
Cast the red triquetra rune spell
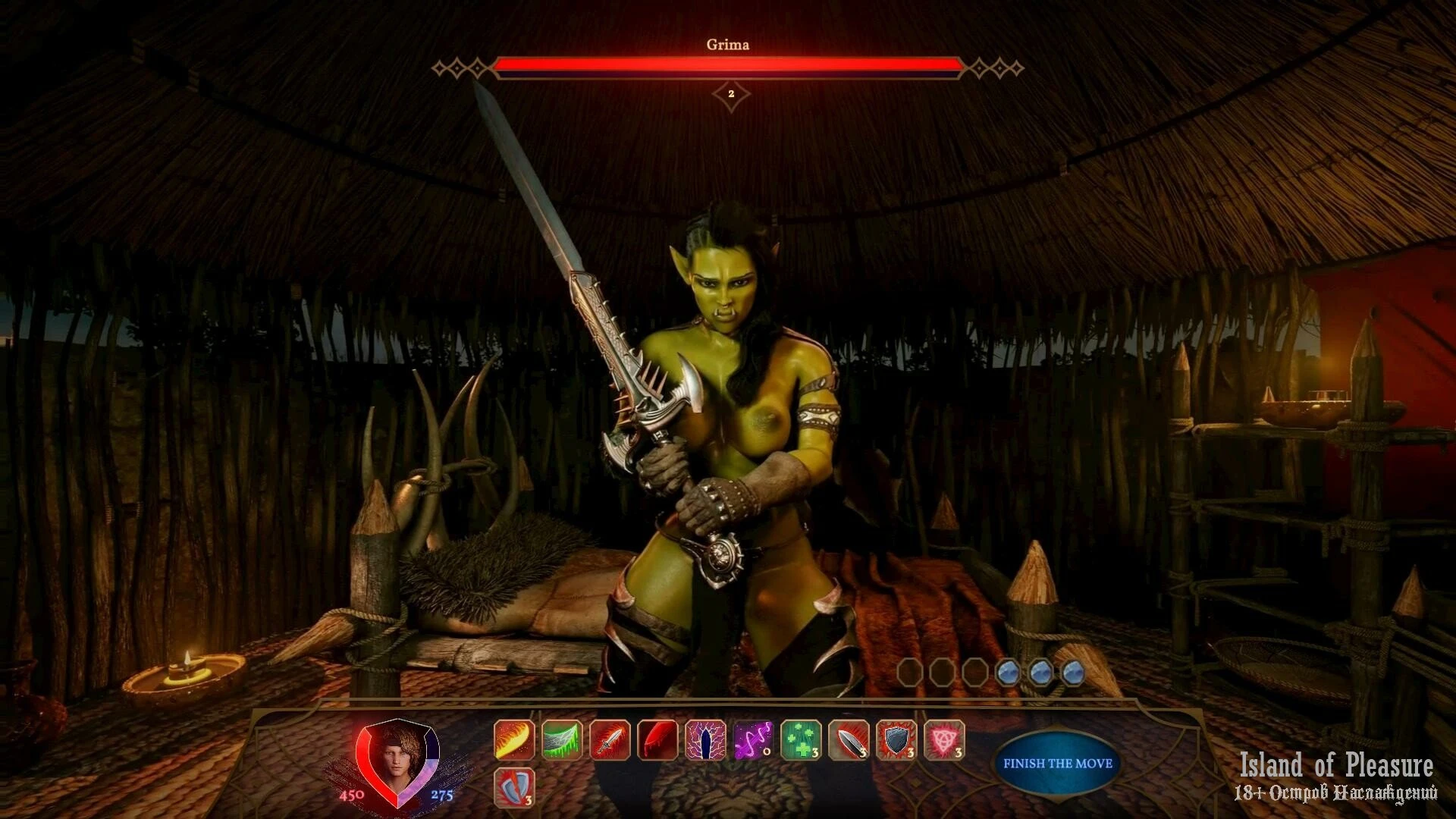tap(944, 740)
